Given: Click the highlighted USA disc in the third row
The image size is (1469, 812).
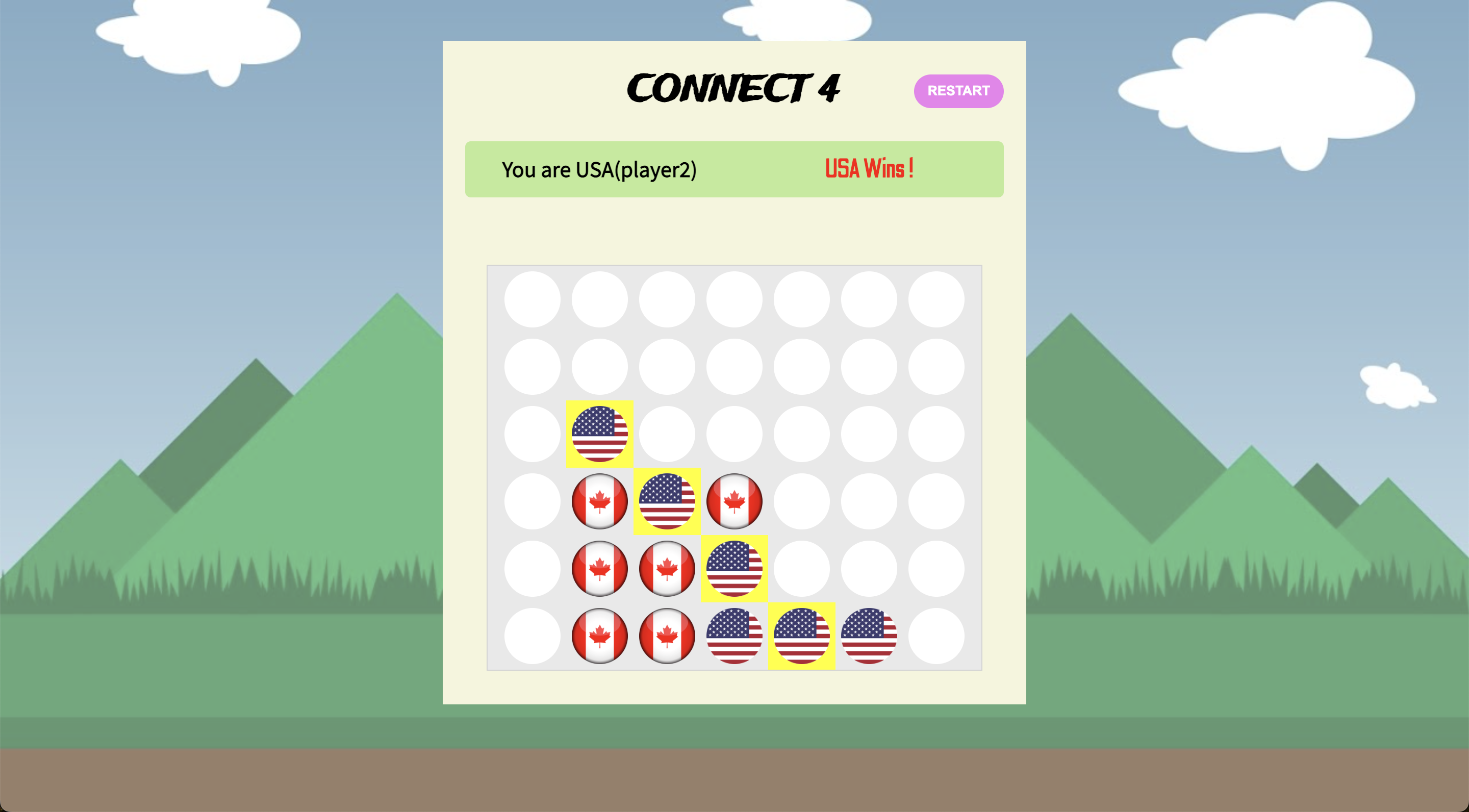Looking at the screenshot, I should pos(599,434).
